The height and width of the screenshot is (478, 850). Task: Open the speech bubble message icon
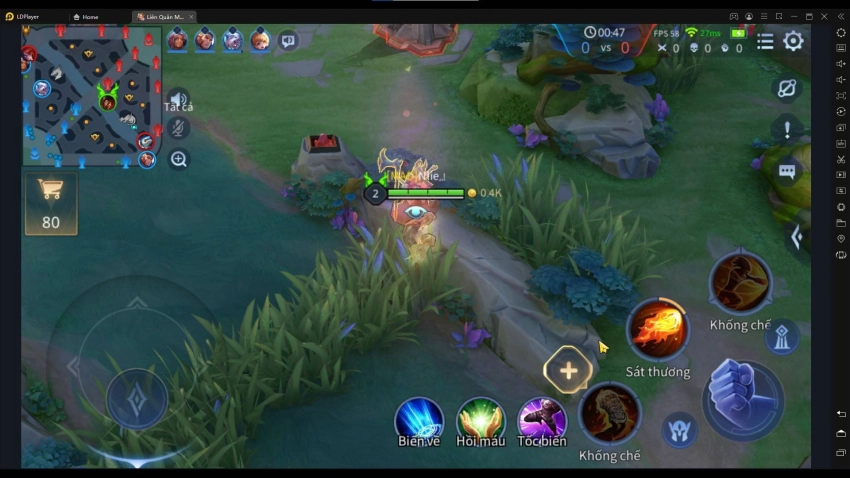[x=787, y=172]
